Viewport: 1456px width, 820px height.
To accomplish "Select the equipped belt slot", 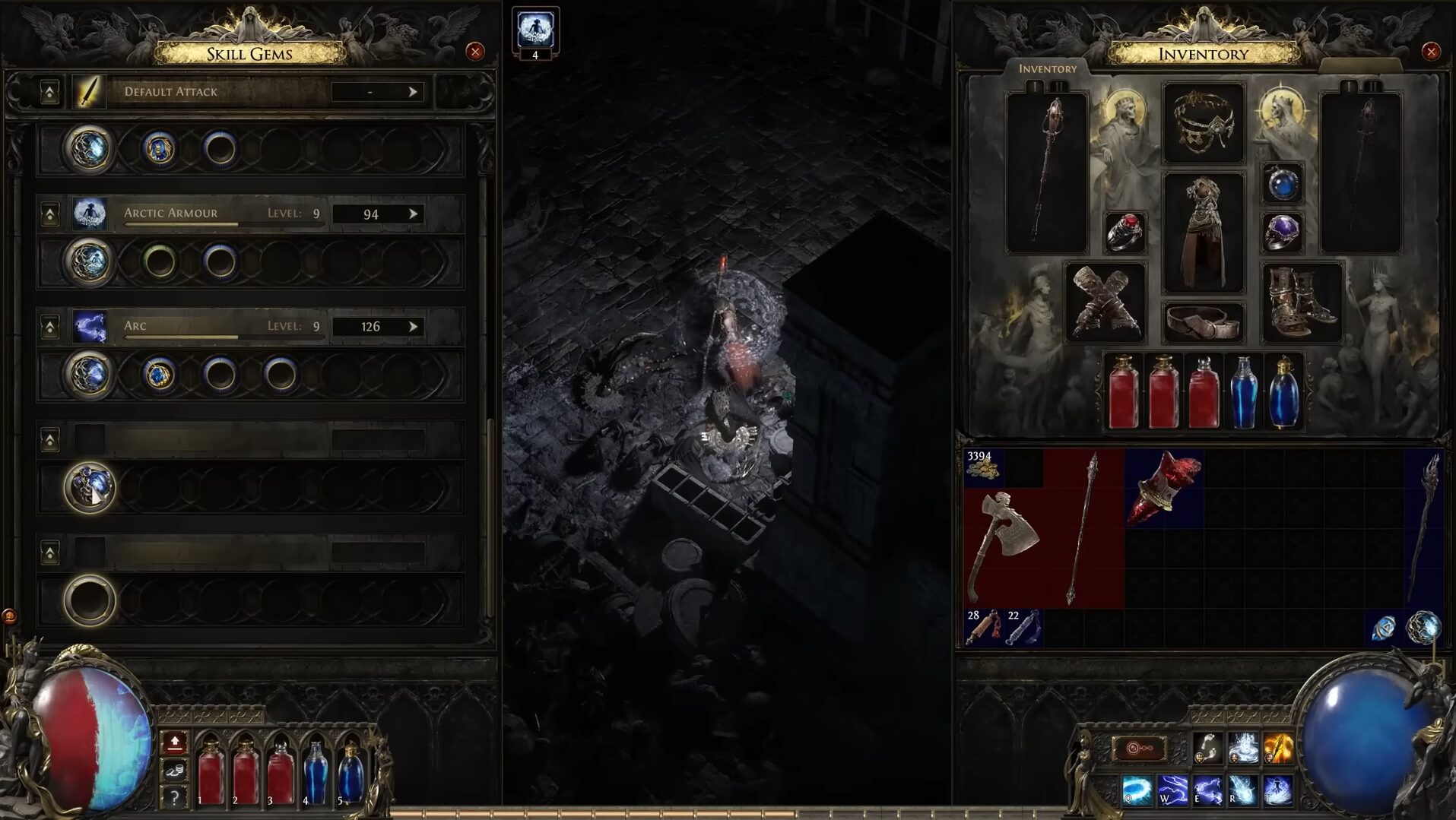I will [x=1203, y=322].
